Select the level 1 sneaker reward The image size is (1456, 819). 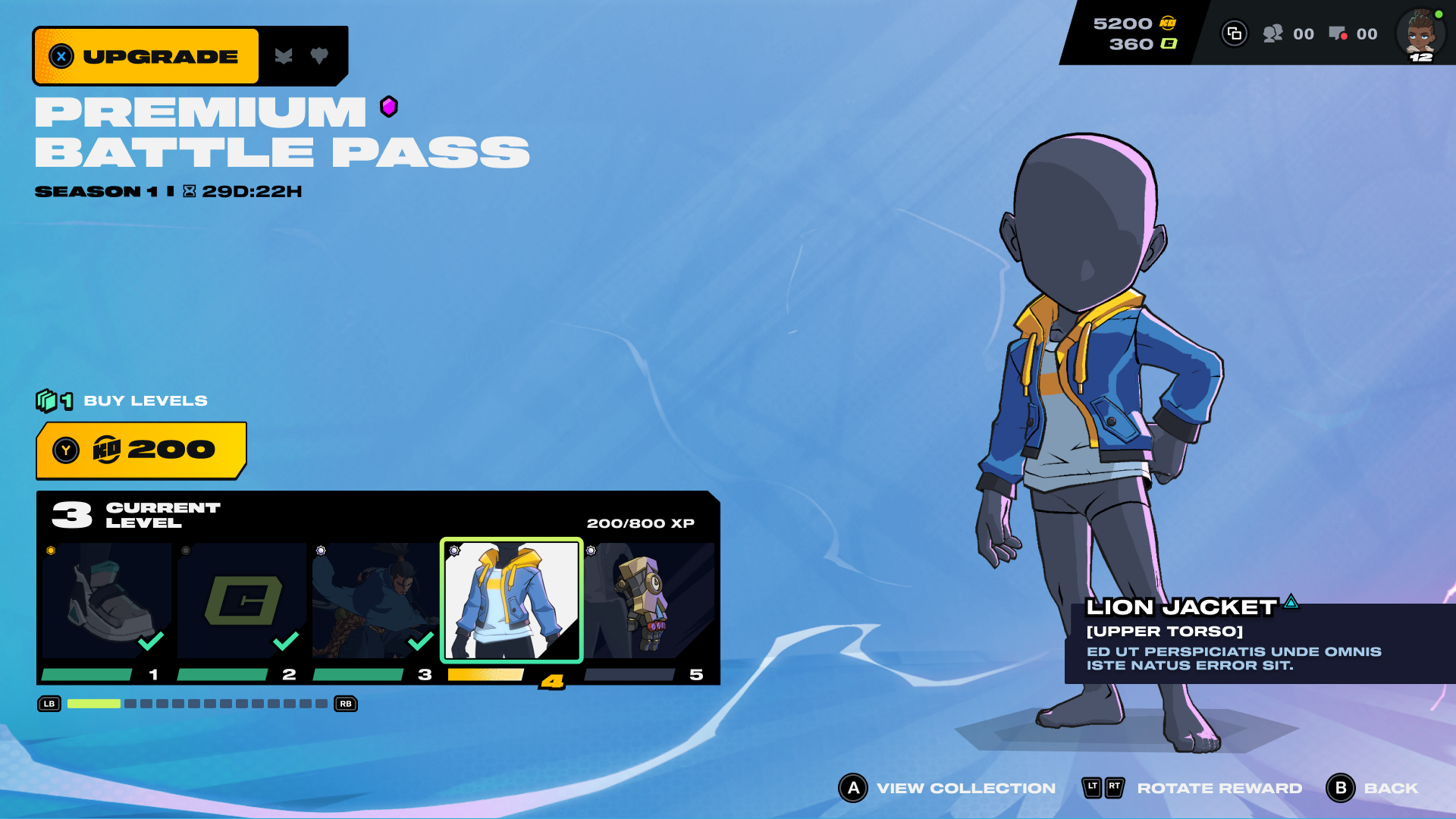pos(106,601)
